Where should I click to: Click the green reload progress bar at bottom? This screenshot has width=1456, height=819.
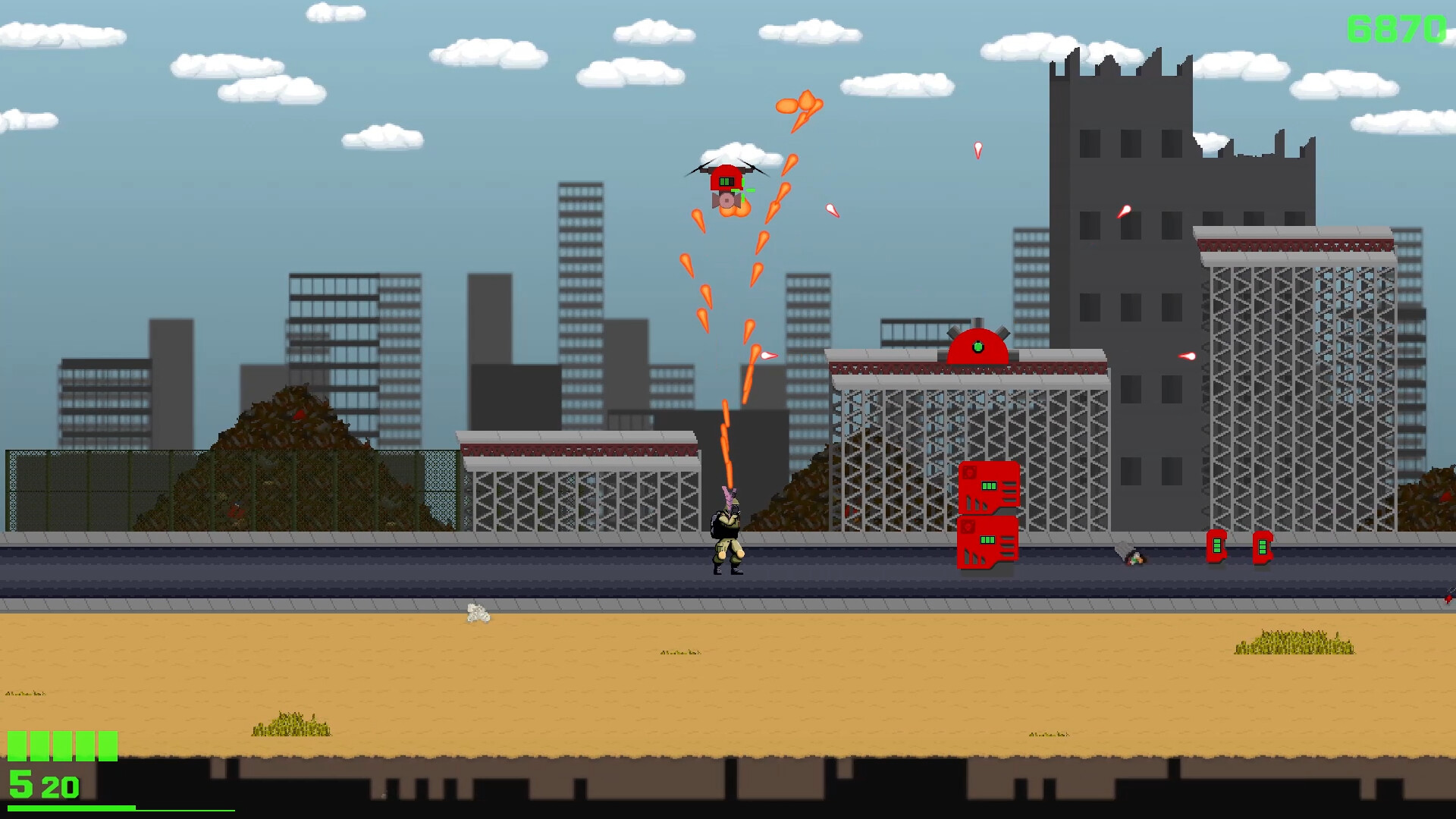click(71, 808)
